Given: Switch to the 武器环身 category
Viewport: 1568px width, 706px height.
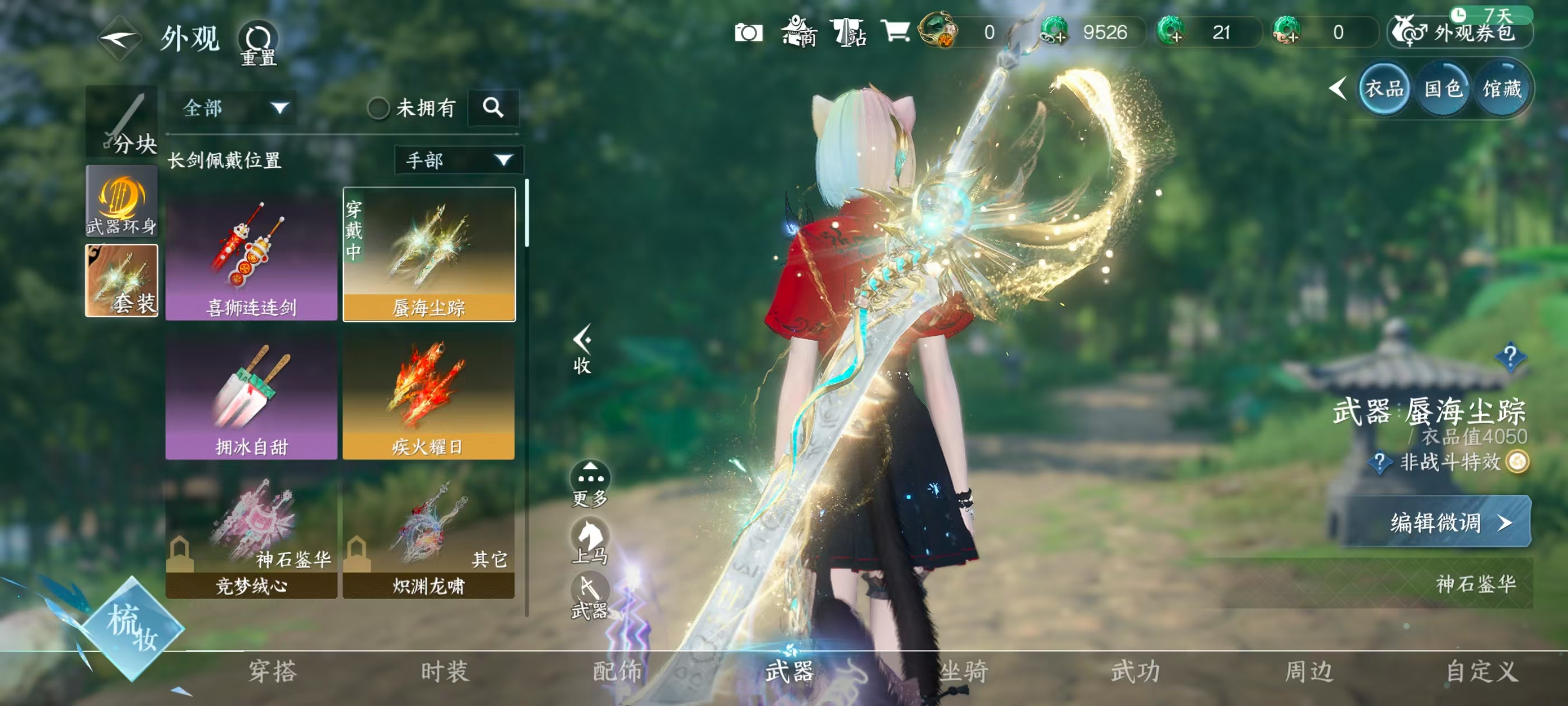Looking at the screenshot, I should 122,202.
